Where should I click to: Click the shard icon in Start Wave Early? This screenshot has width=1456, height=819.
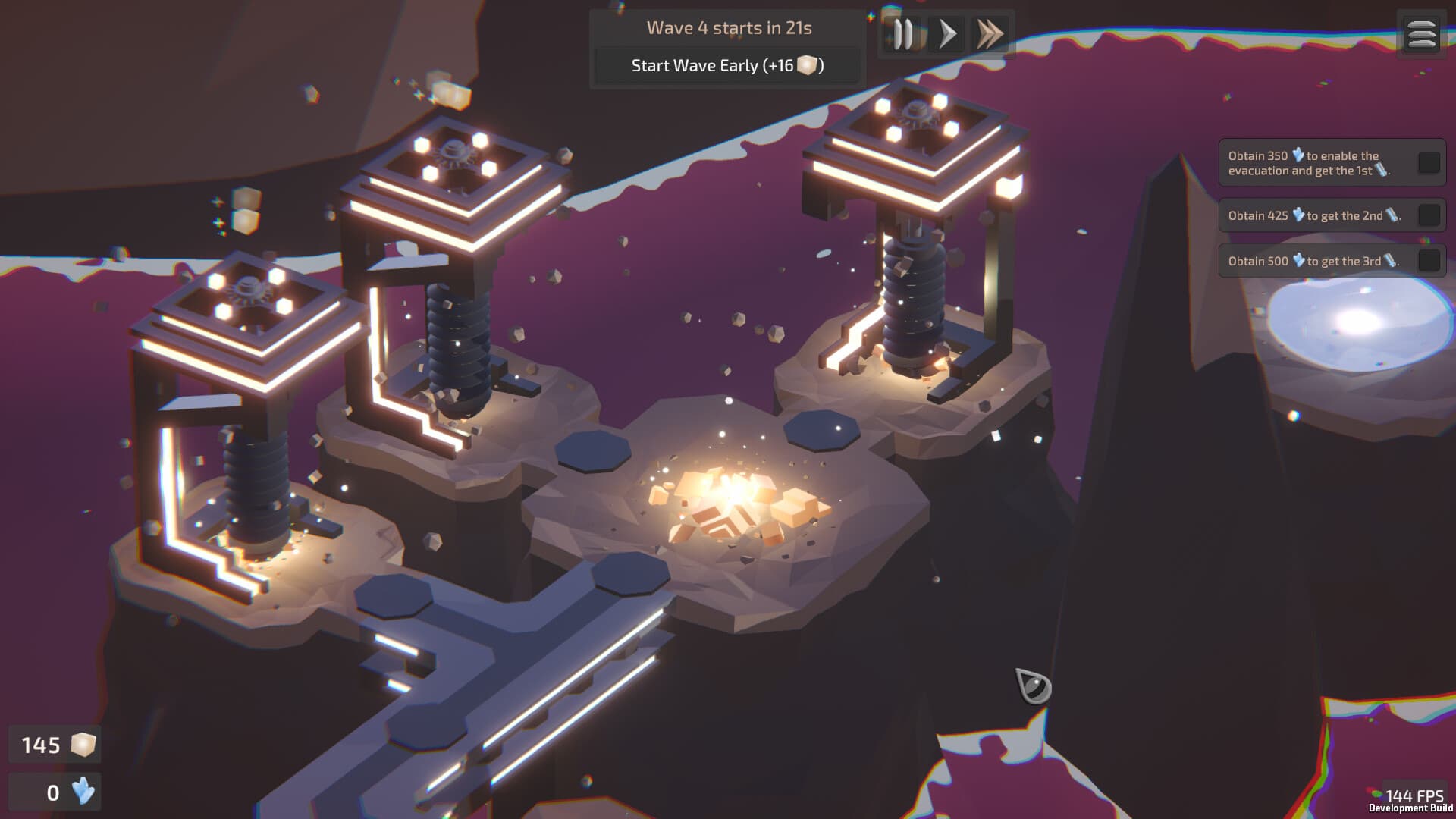pos(808,66)
